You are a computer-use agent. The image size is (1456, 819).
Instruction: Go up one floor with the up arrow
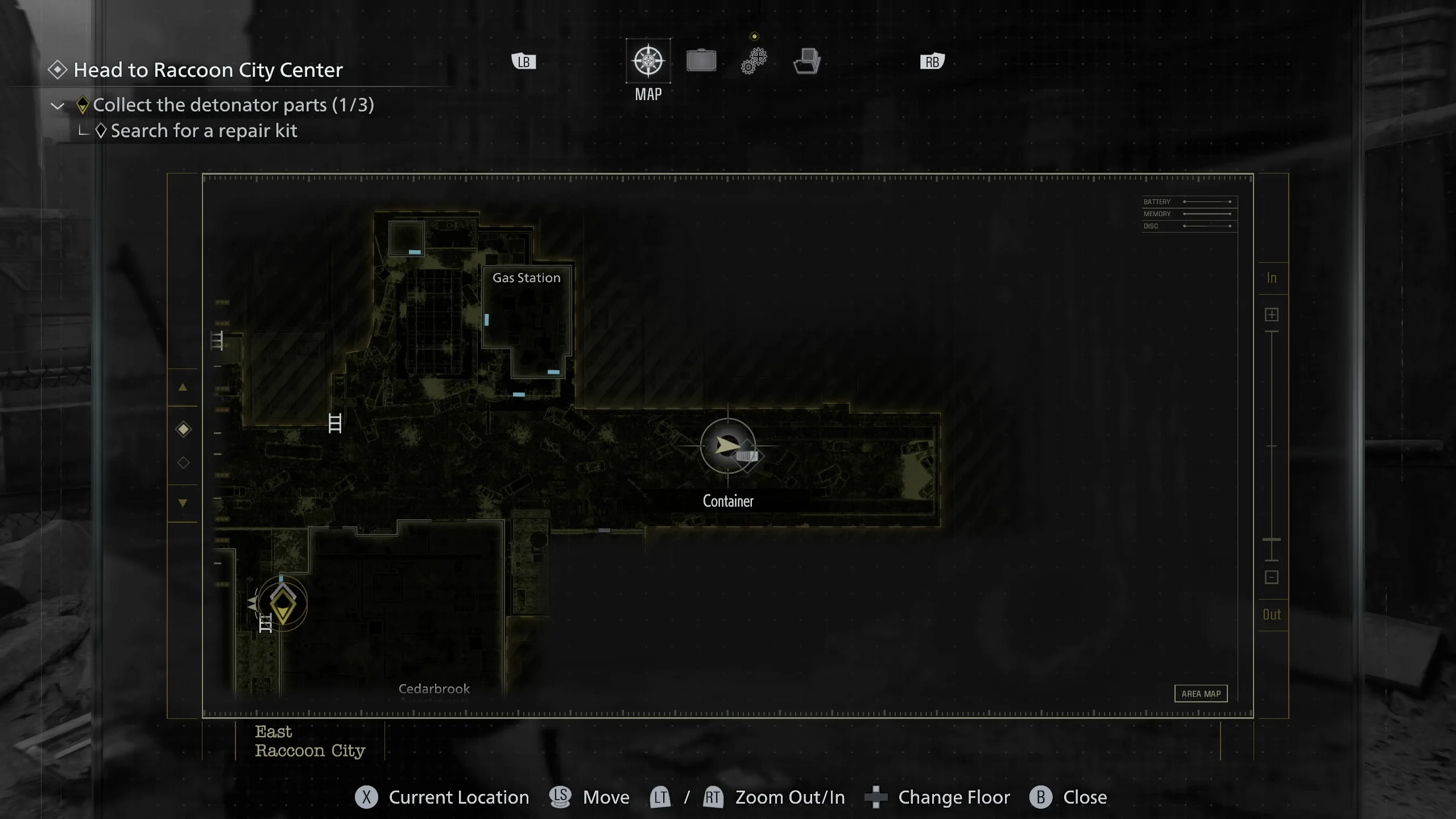[x=183, y=387]
